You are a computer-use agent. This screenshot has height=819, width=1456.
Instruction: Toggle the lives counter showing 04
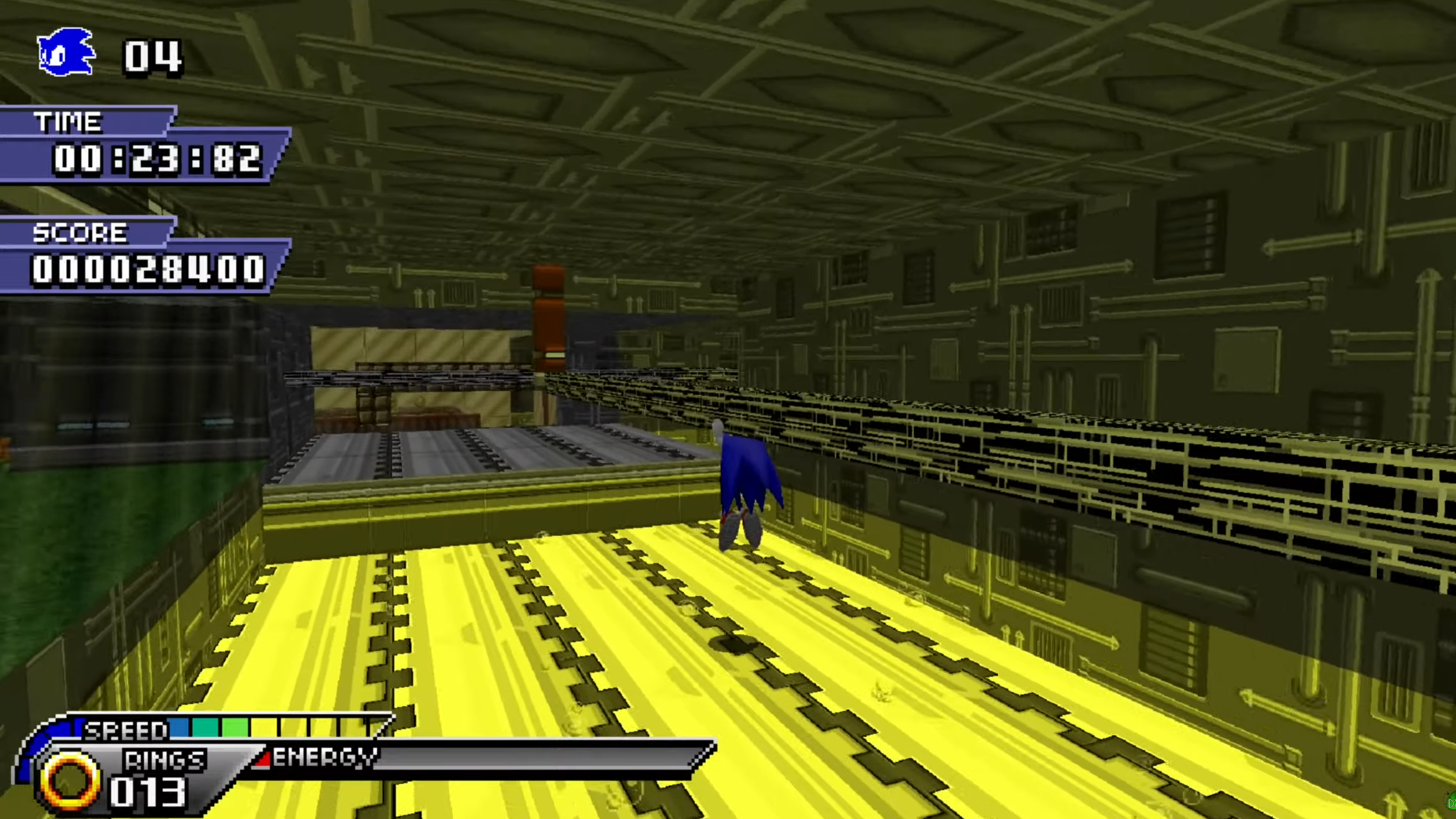click(151, 57)
